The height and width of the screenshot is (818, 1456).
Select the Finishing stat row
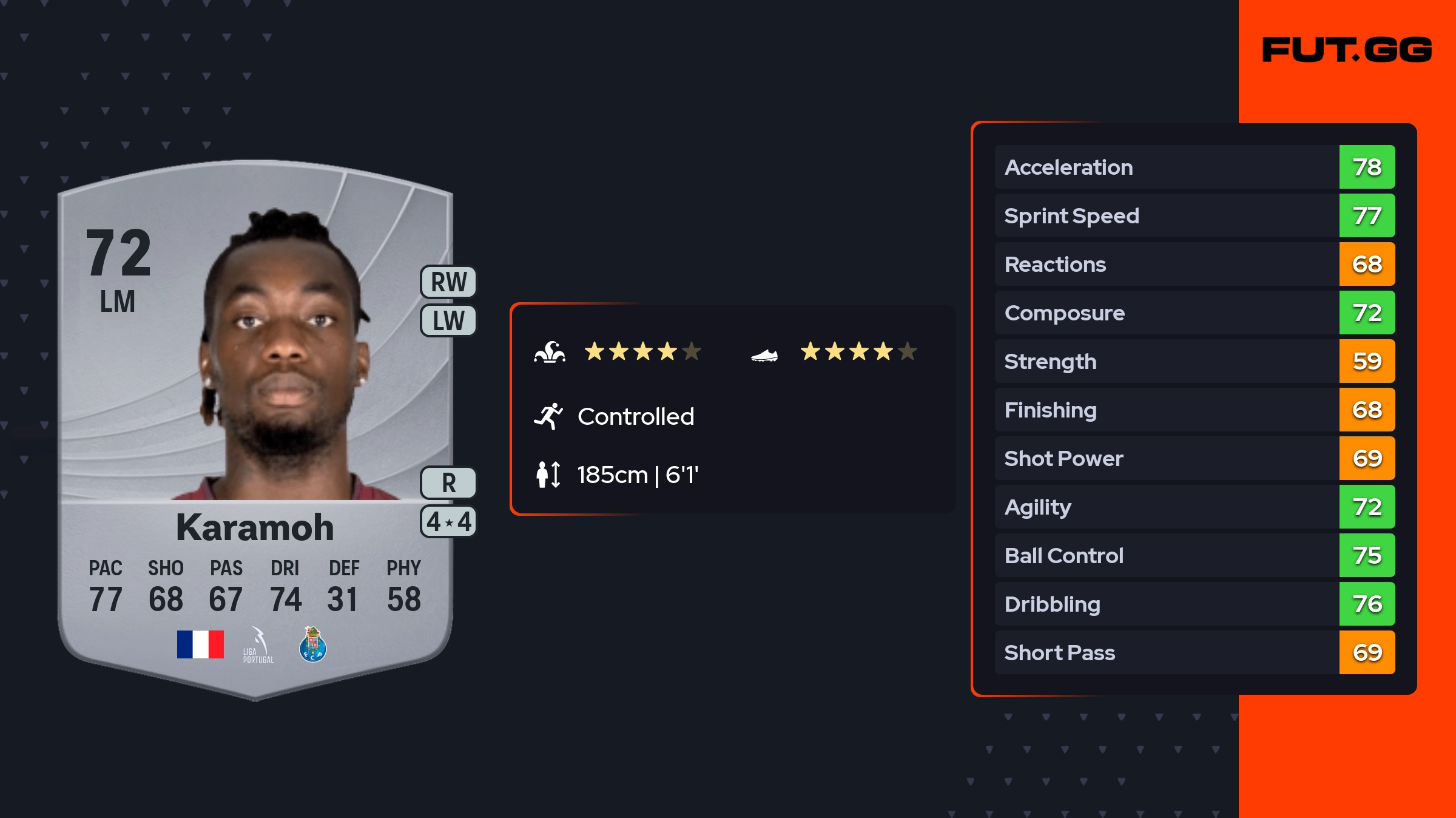pyautogui.click(x=1194, y=410)
